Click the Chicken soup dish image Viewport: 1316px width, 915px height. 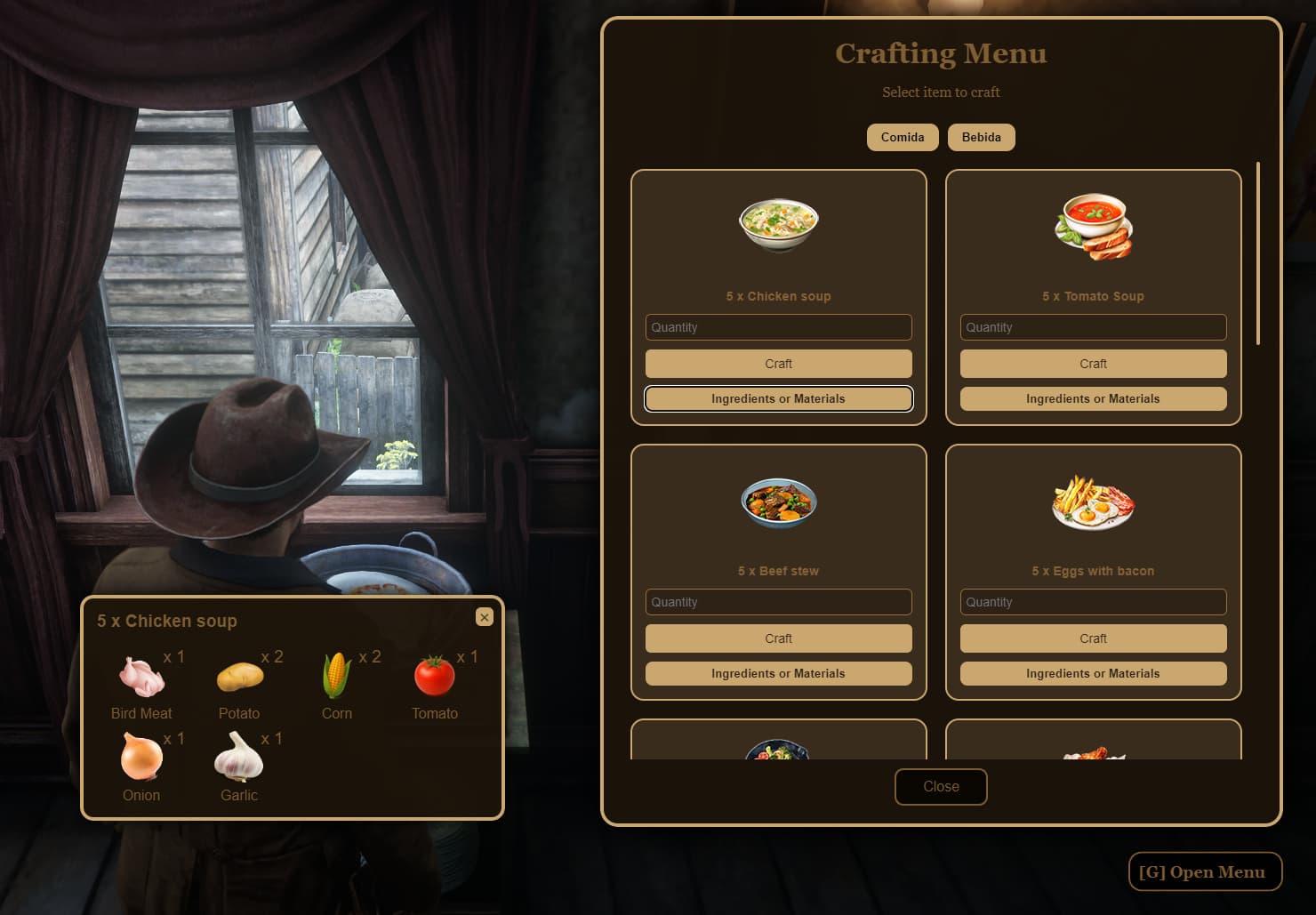click(x=778, y=225)
